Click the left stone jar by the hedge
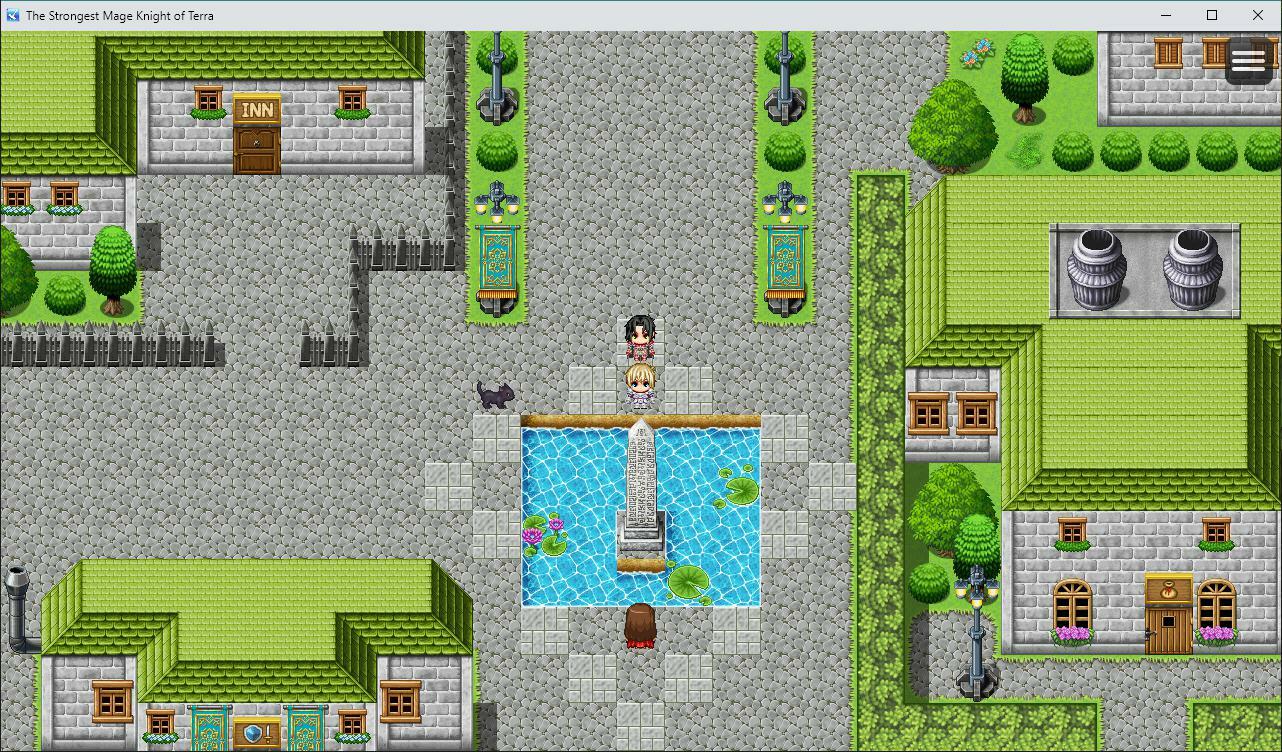The image size is (1282, 752). 1097,265
